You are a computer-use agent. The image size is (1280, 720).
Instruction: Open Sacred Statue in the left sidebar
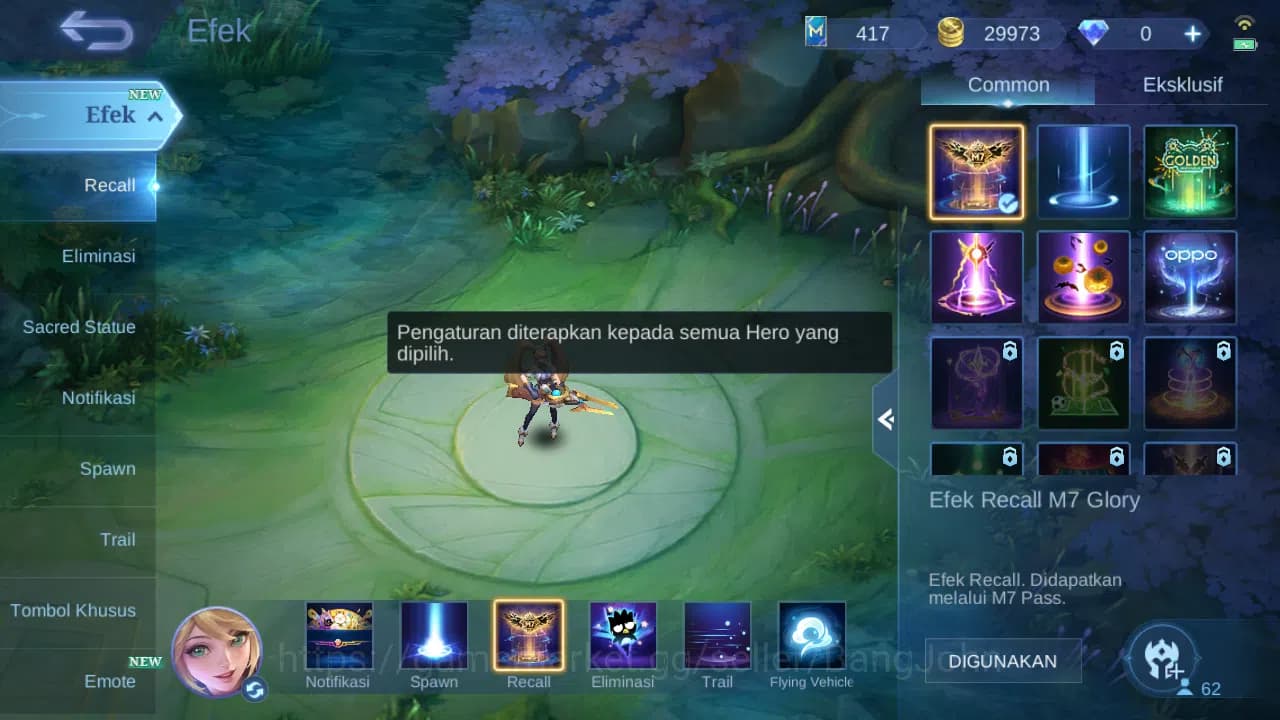pyautogui.click(x=79, y=327)
